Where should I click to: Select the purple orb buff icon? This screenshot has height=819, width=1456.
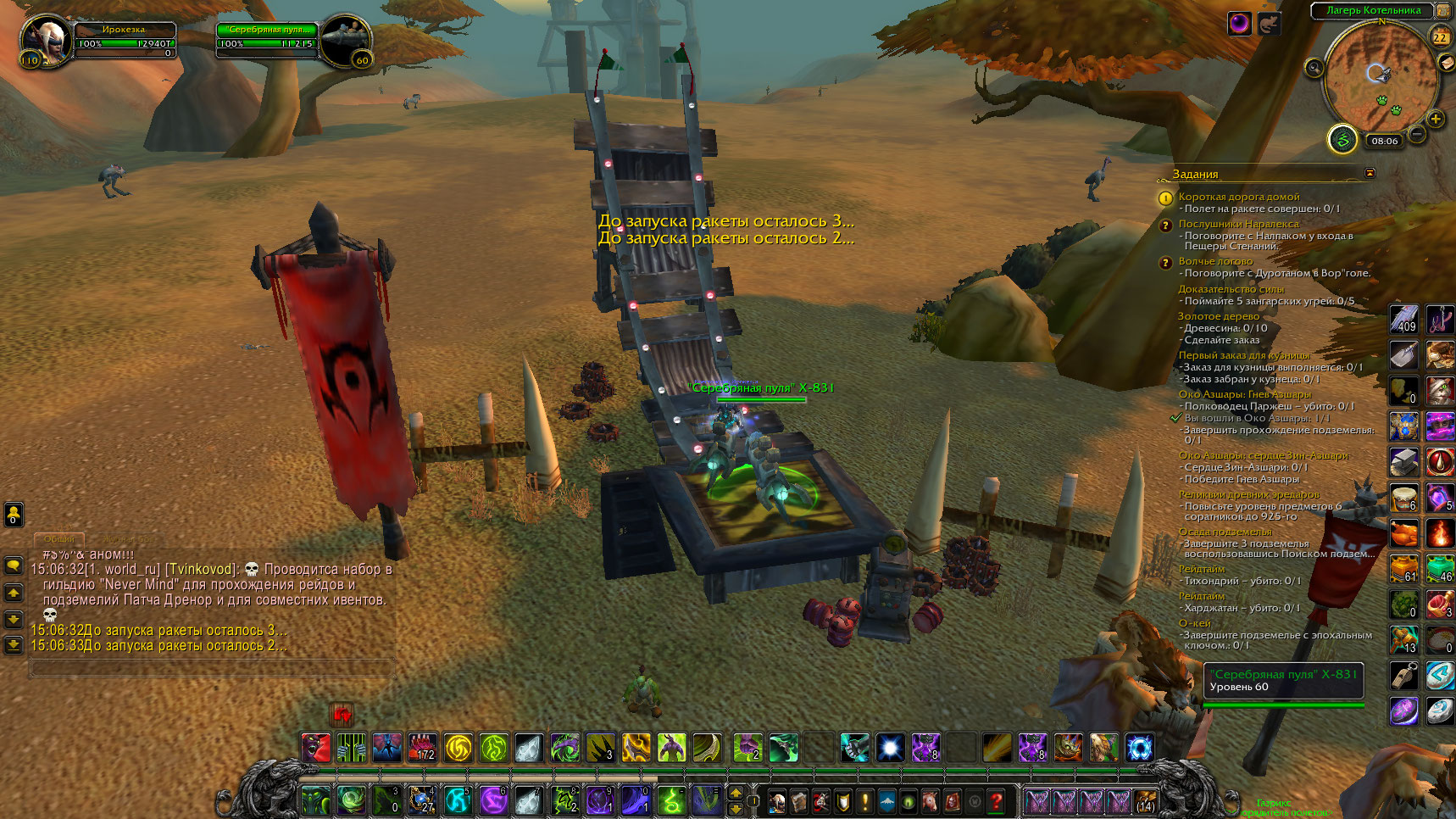coord(1240,24)
